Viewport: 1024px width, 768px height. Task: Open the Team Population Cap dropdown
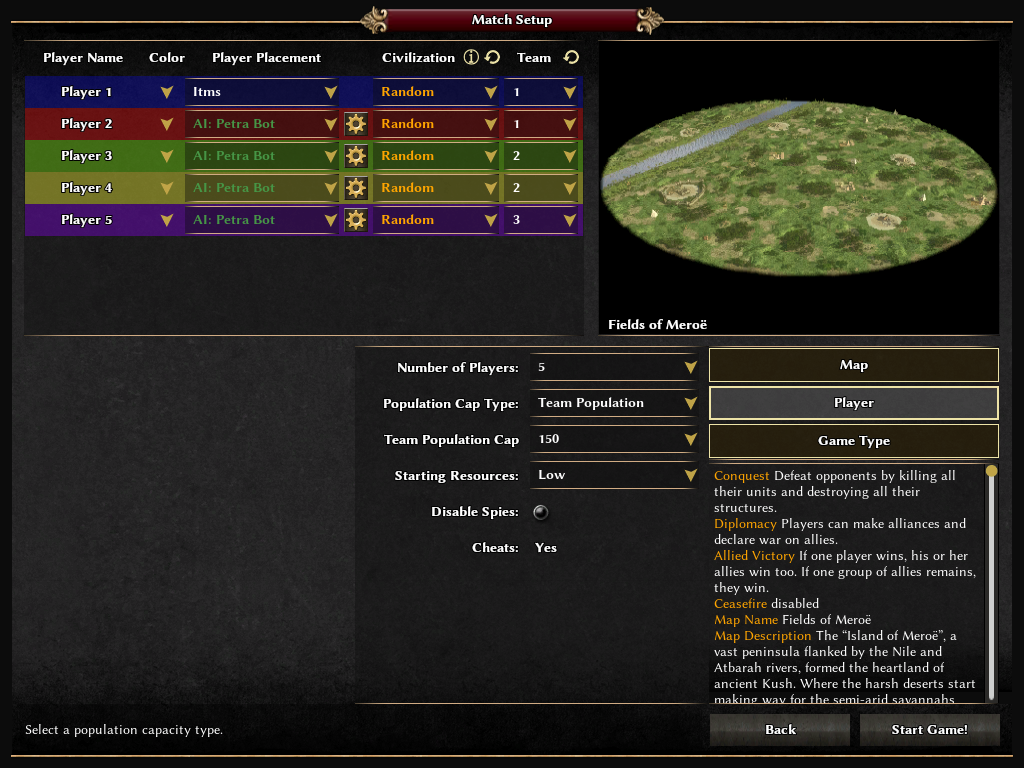614,439
